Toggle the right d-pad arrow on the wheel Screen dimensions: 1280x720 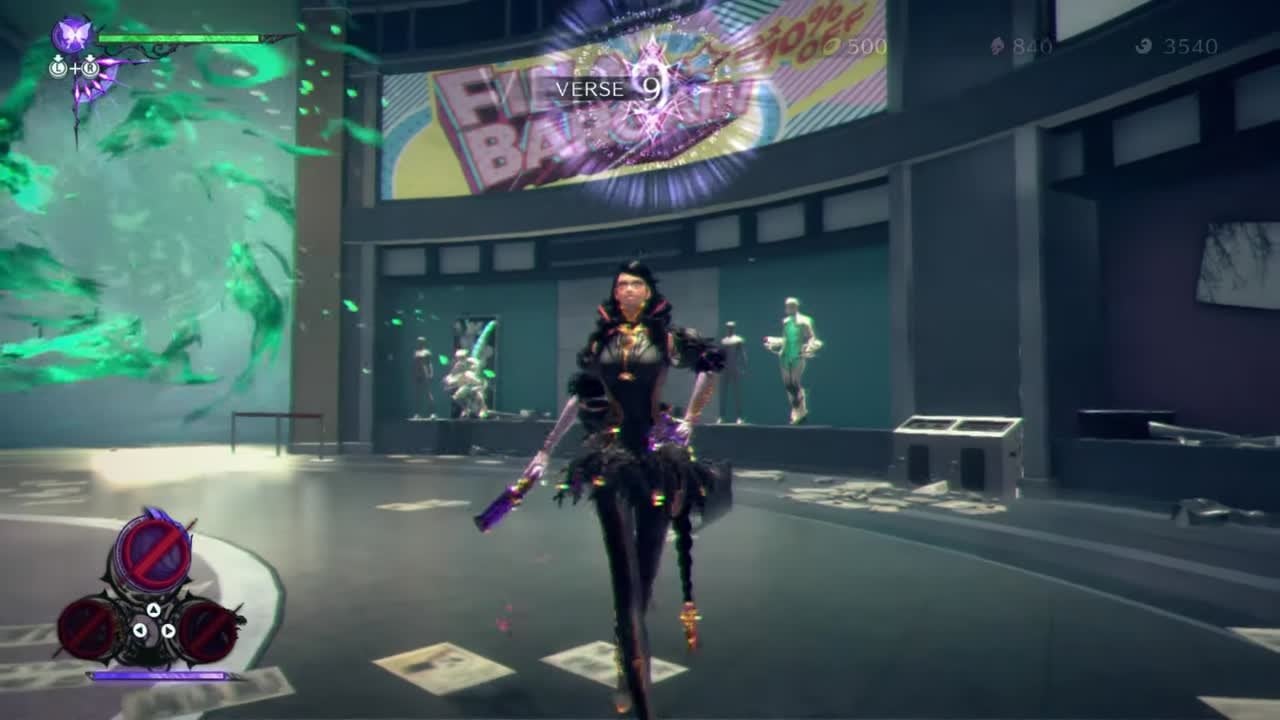pyautogui.click(x=168, y=631)
